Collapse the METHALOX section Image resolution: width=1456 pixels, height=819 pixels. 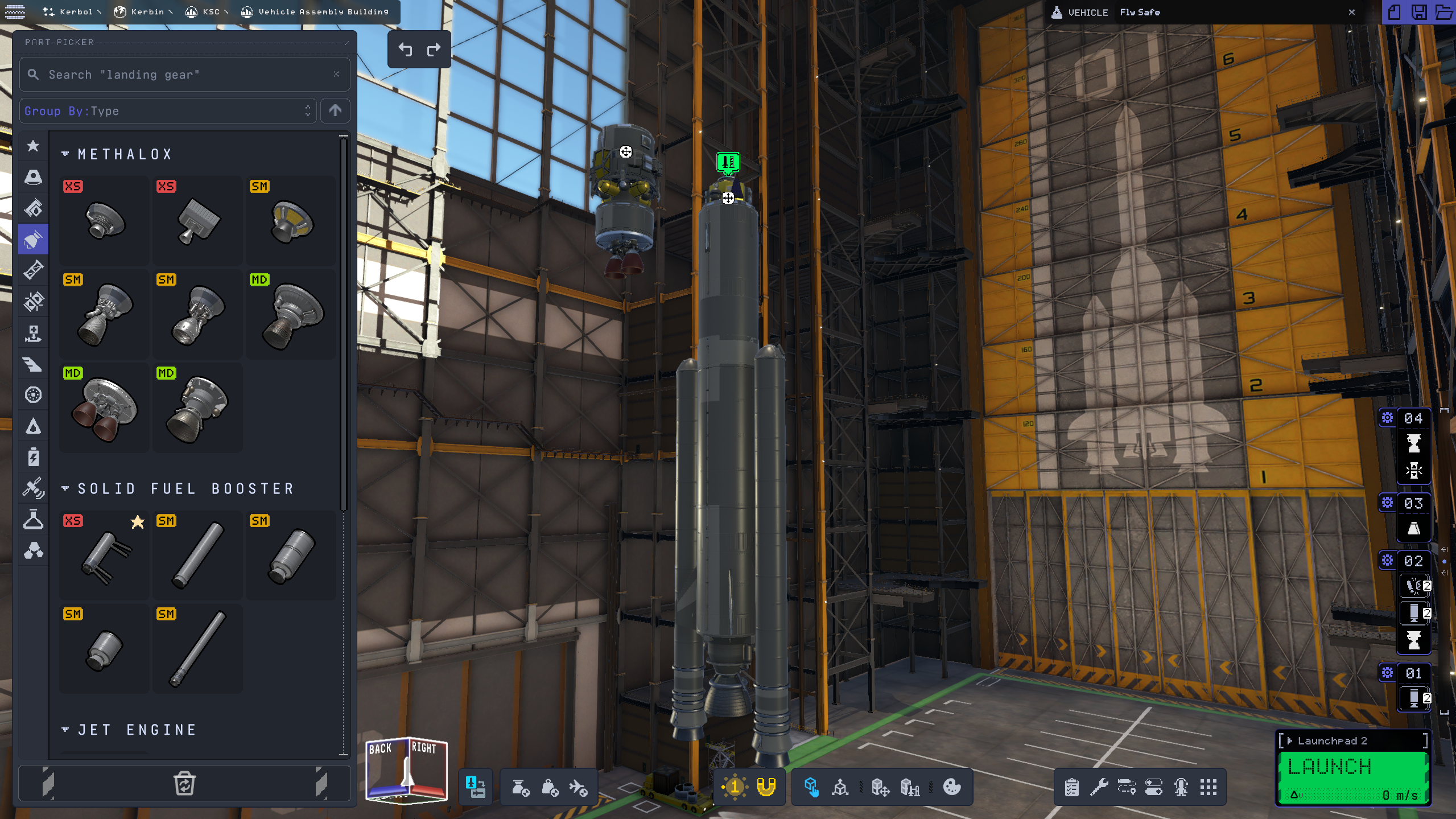coord(65,153)
